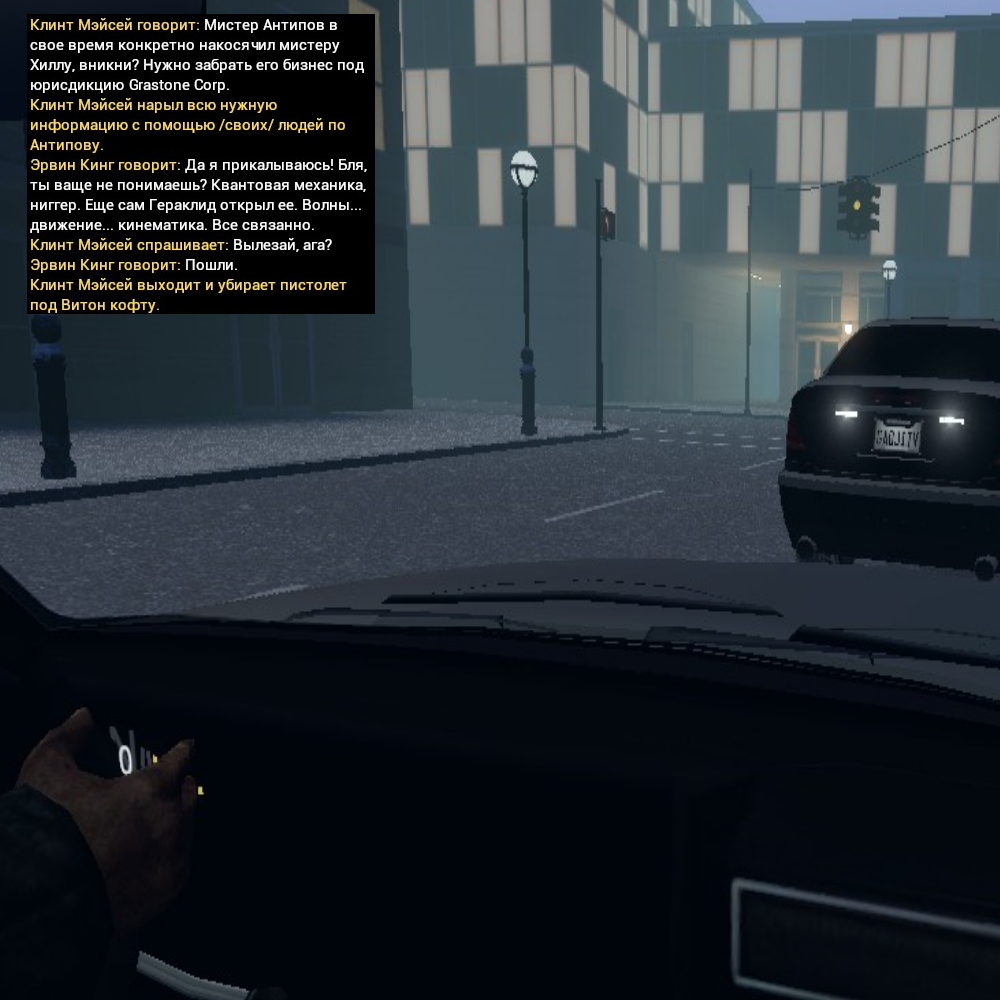This screenshot has height=1000, width=1000.
Task: Click the roleplay chat log box
Action: point(200,164)
